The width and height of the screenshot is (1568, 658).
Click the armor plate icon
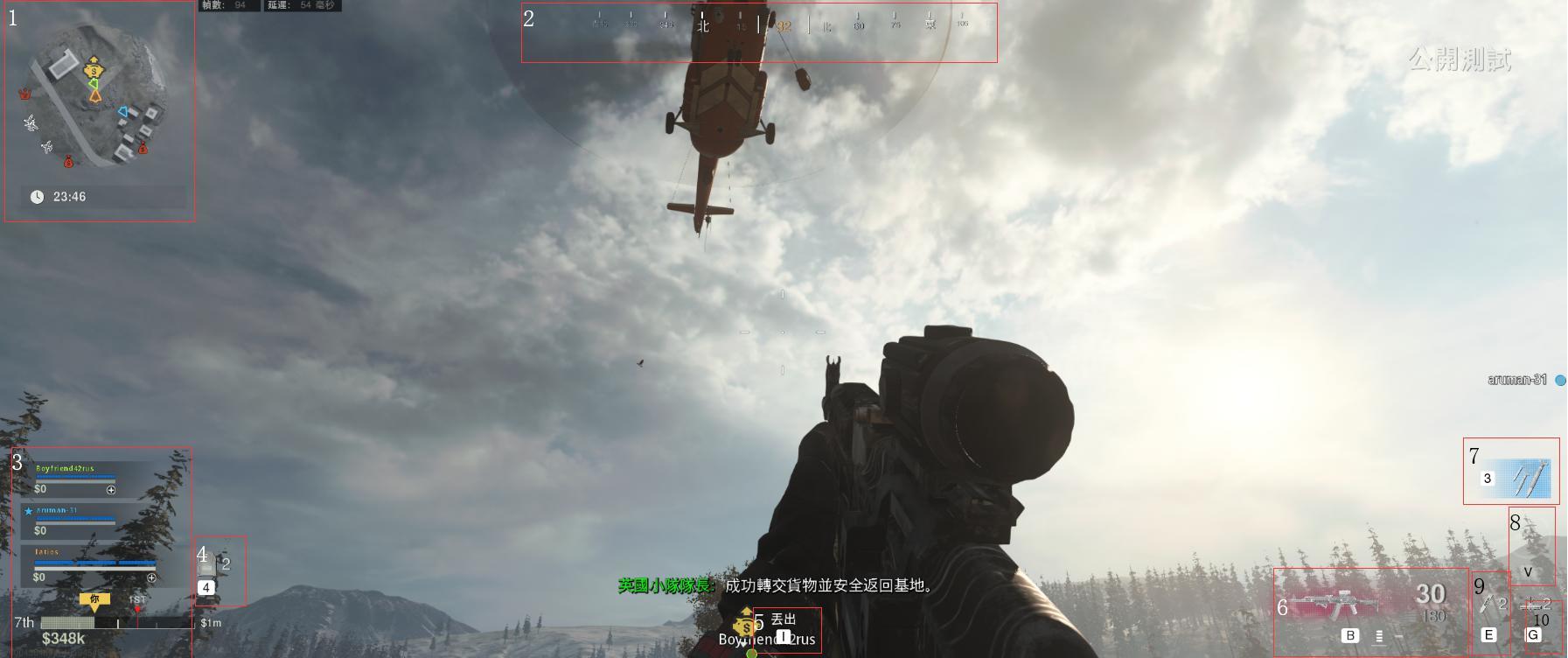tap(207, 565)
